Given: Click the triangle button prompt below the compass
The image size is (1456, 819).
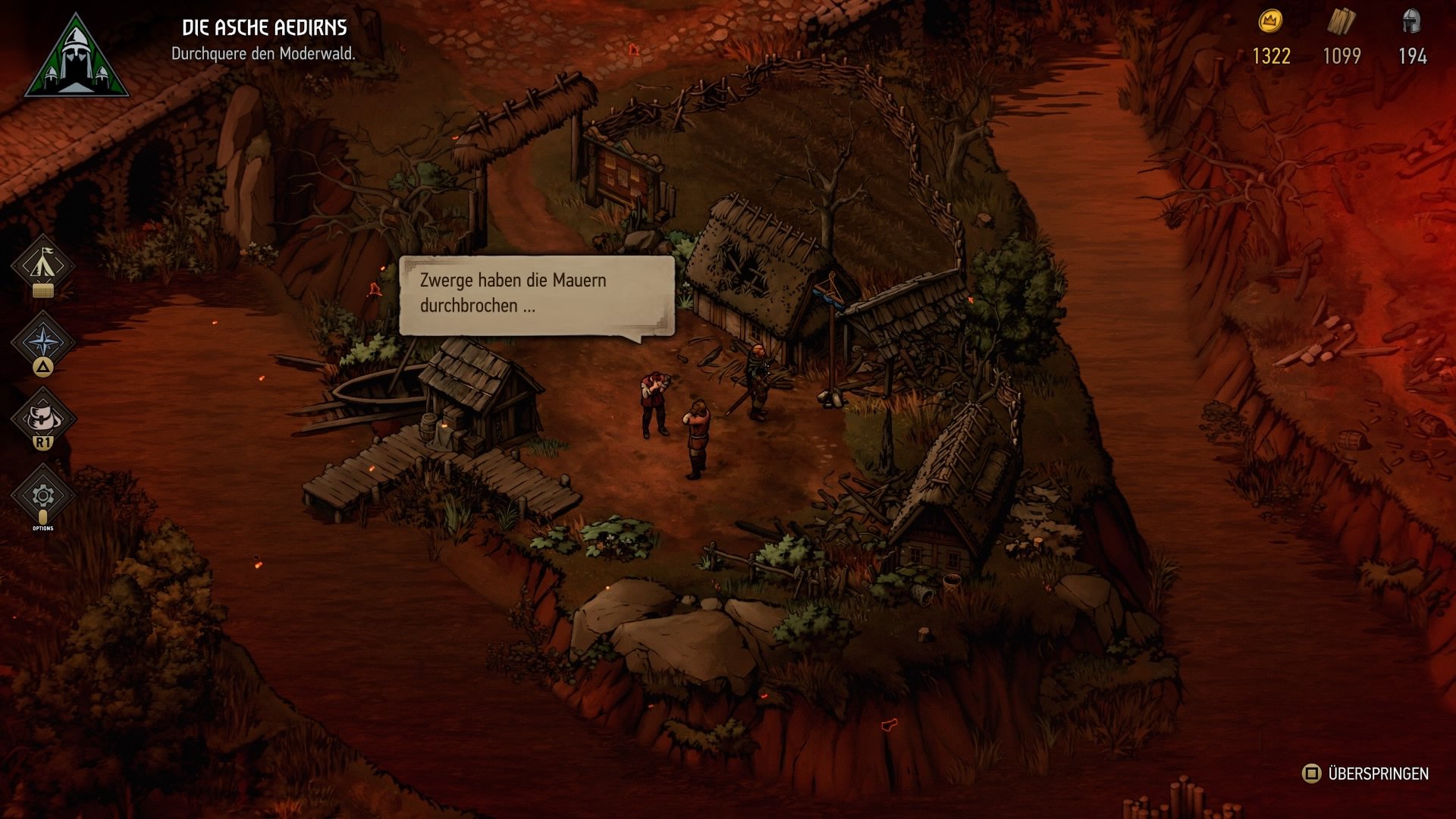Looking at the screenshot, I should [43, 366].
